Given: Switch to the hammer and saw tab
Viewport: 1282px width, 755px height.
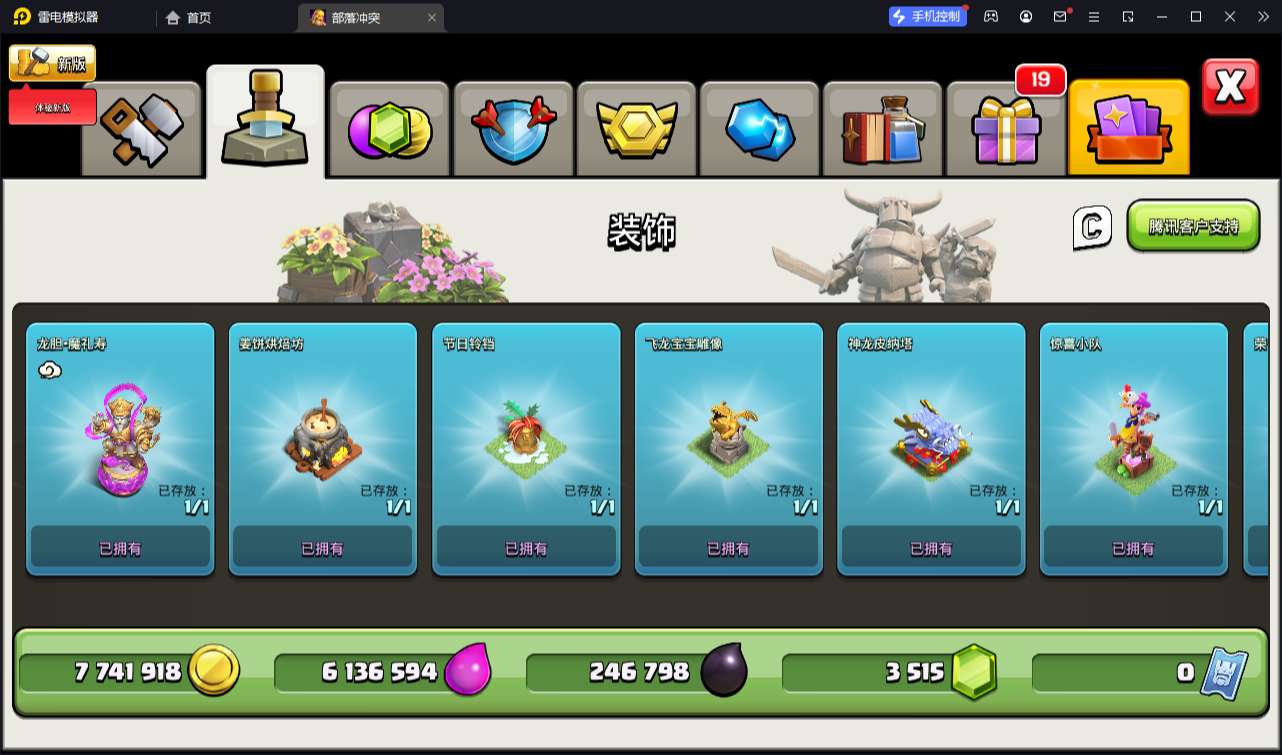Looking at the screenshot, I should tap(141, 129).
